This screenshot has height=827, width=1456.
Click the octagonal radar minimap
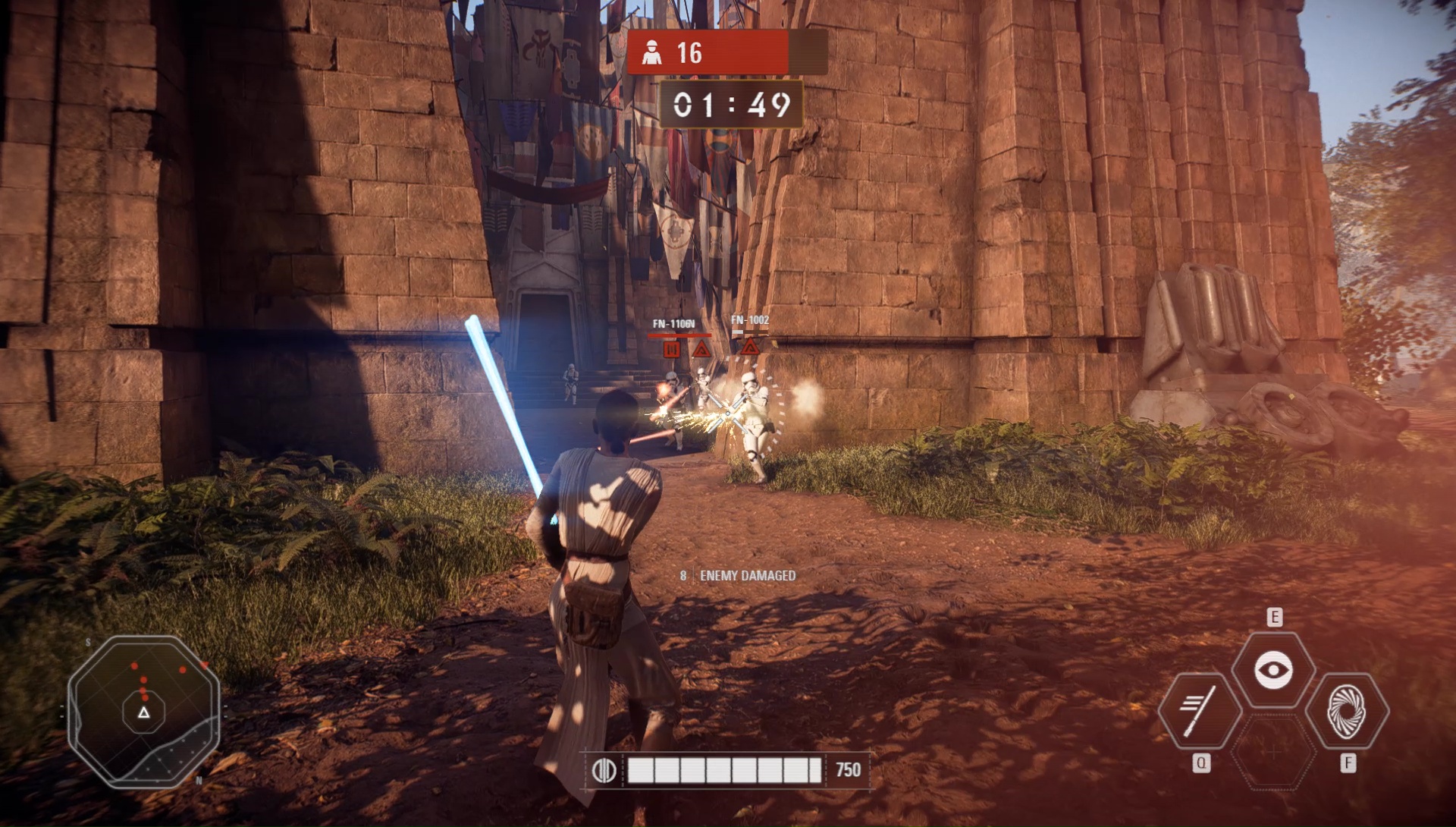pos(144,711)
